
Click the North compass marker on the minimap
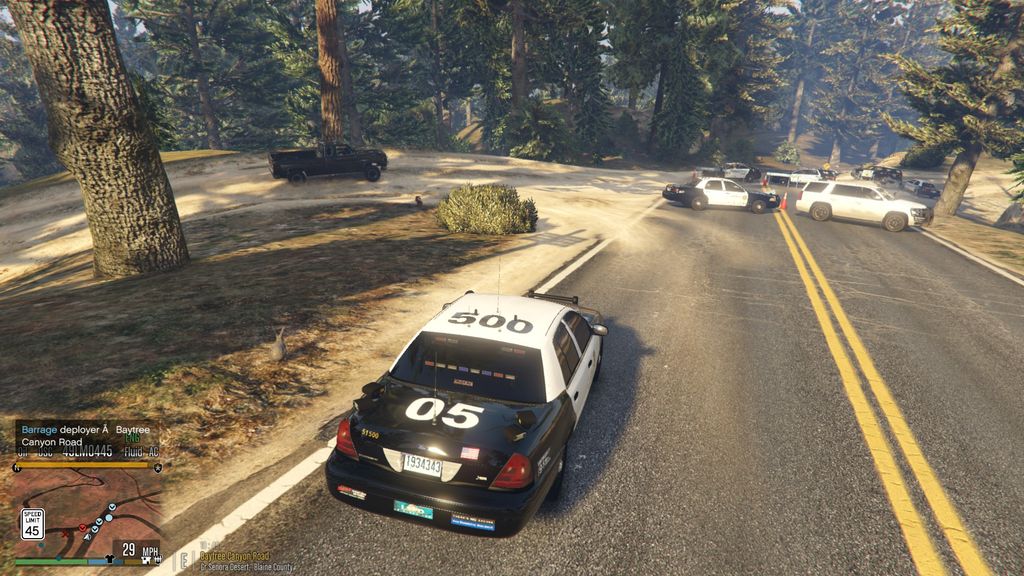coord(17,467)
